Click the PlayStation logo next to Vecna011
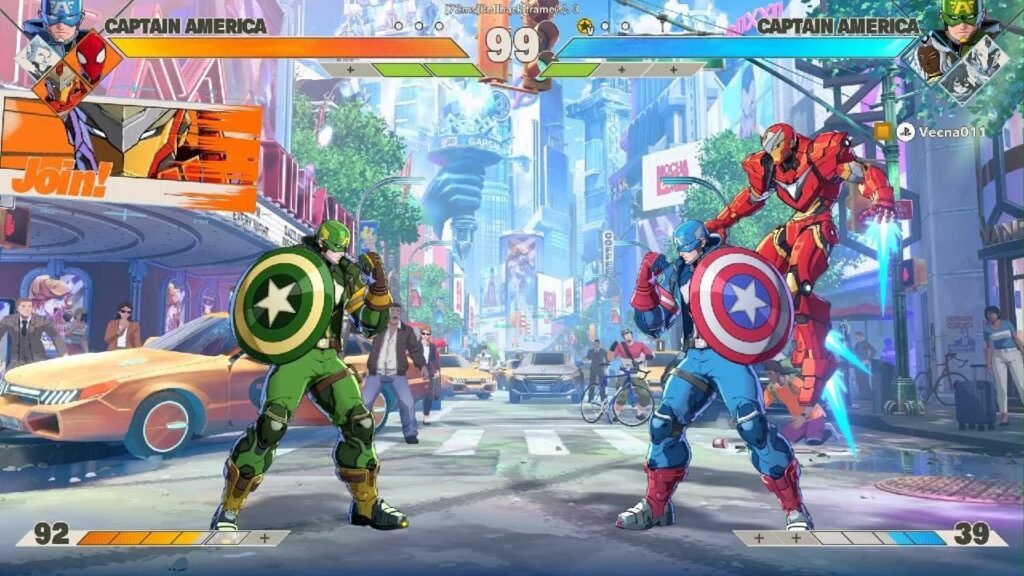1024x576 pixels. tap(906, 132)
